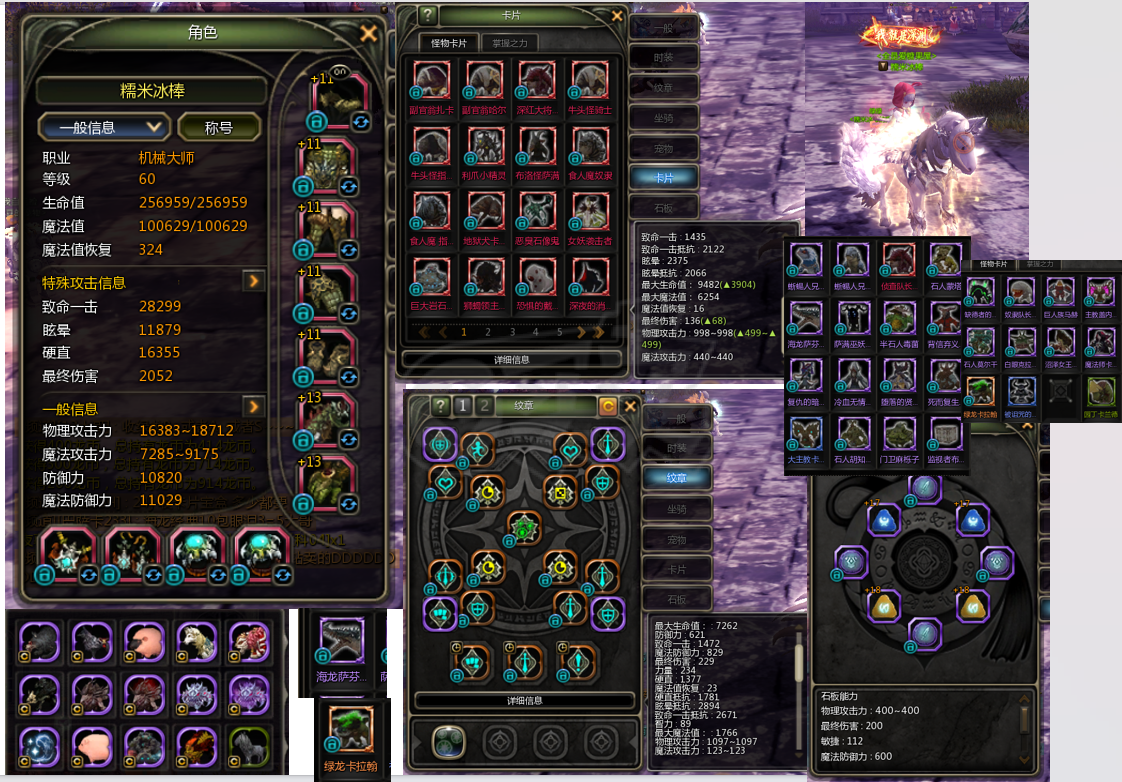
Task: Close the 纹章 crest window
Action: [x=630, y=405]
